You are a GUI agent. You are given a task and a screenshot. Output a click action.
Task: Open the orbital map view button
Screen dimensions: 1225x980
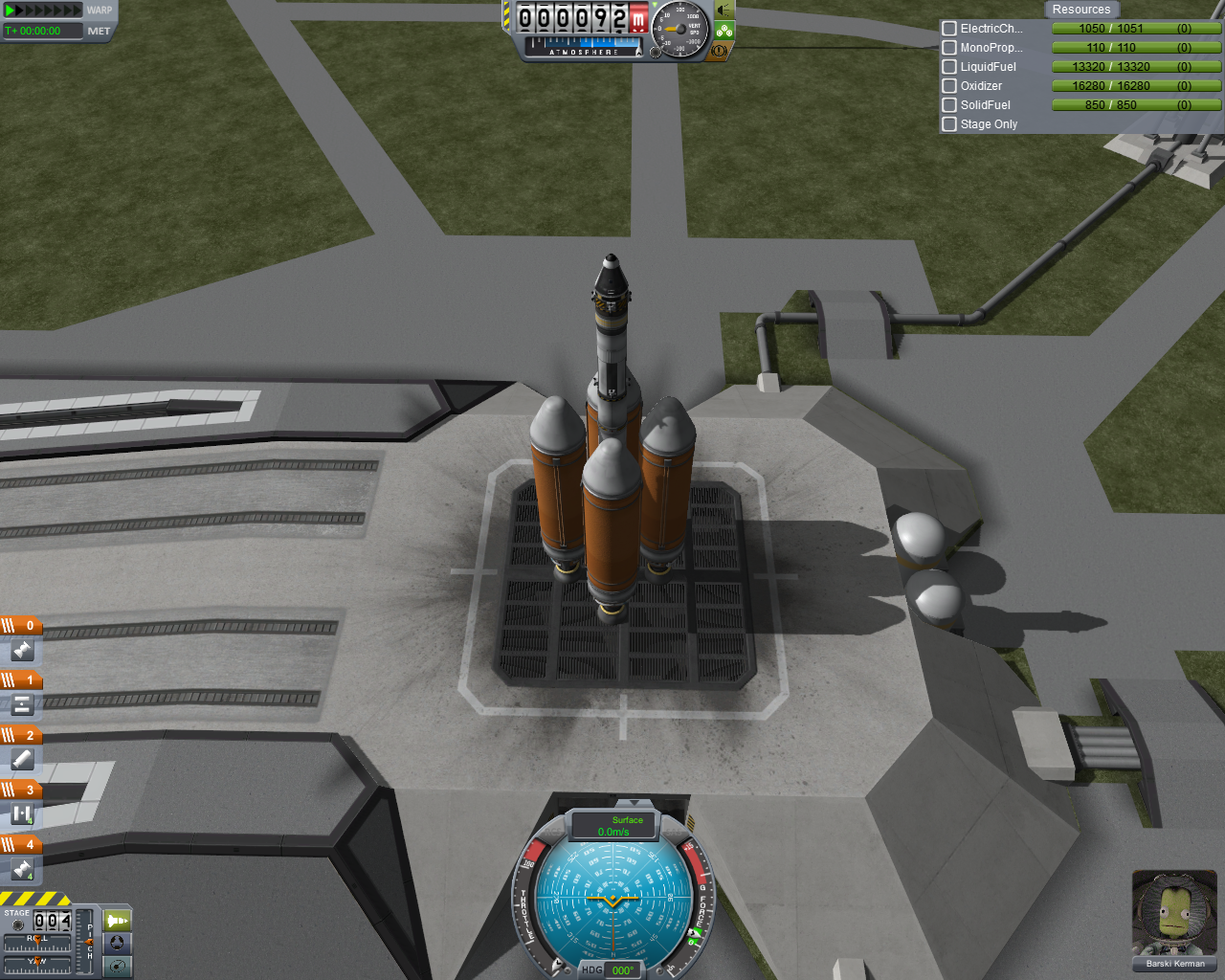[x=117, y=966]
